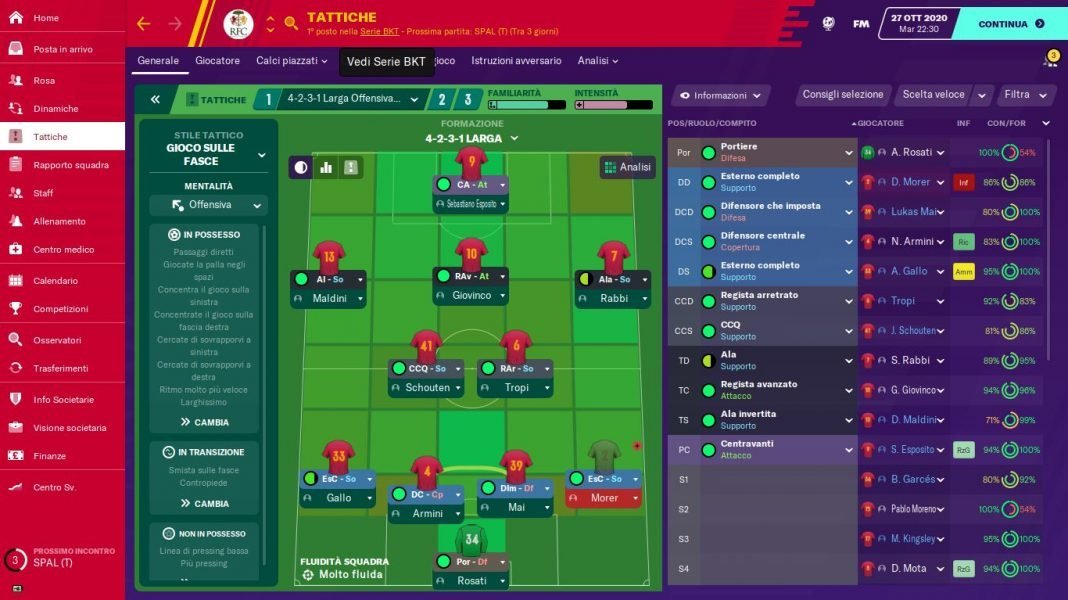Click the CONTINUA button

1010,24
